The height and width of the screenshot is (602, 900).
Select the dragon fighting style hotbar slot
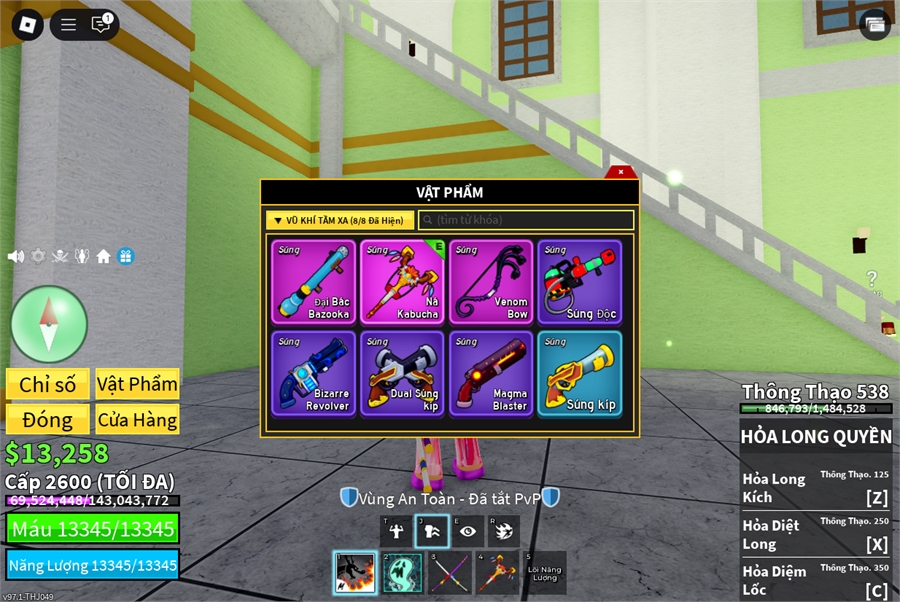coord(355,573)
